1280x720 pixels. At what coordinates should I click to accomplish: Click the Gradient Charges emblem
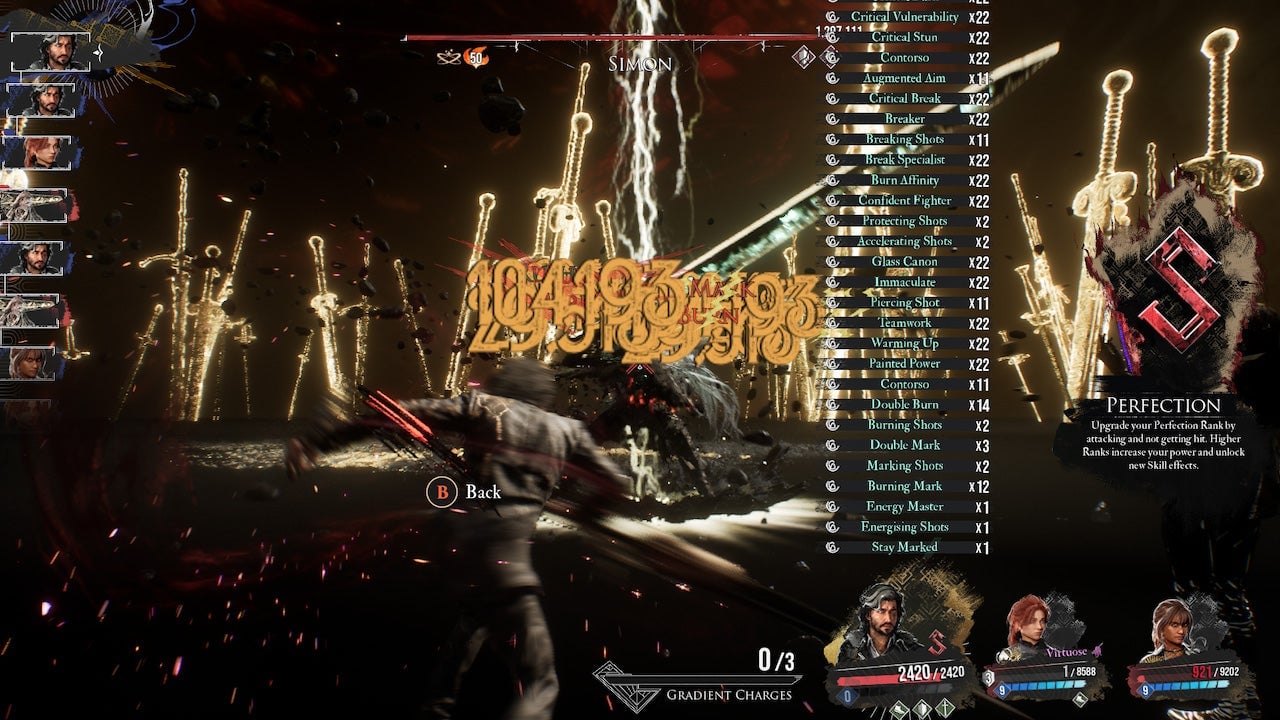[628, 682]
